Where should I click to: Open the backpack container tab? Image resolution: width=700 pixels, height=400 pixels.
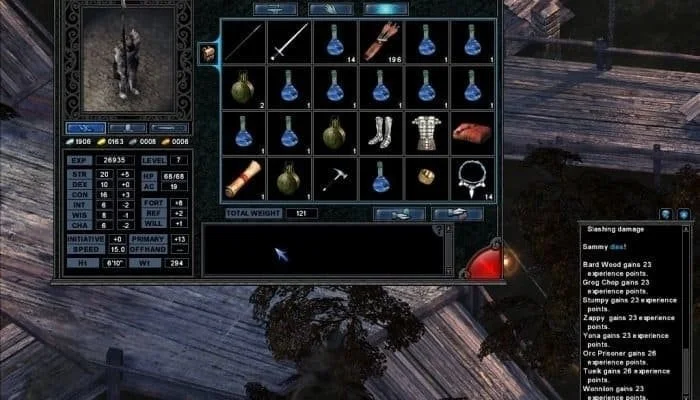(210, 54)
